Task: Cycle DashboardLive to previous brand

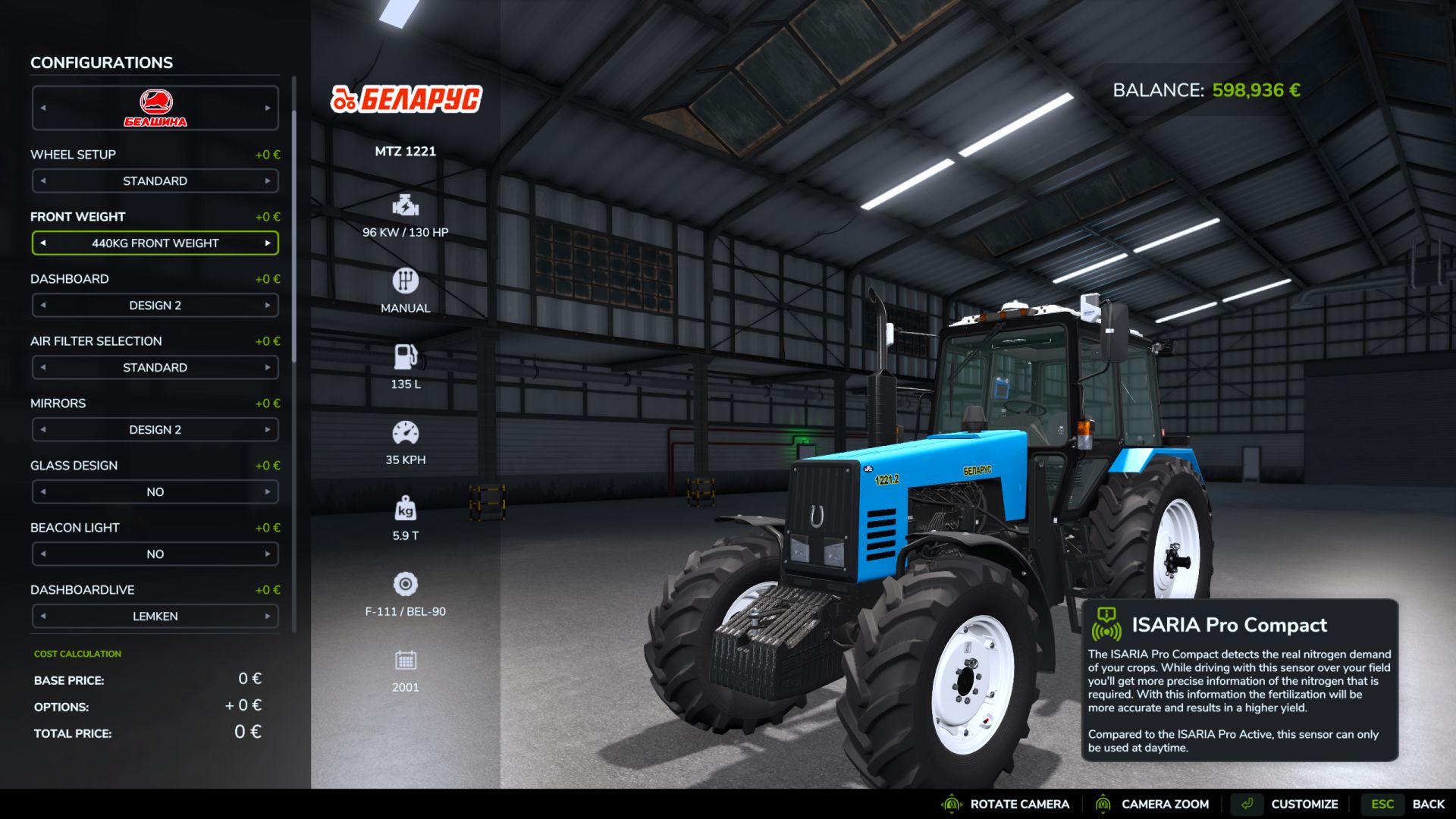Action: 43,617
